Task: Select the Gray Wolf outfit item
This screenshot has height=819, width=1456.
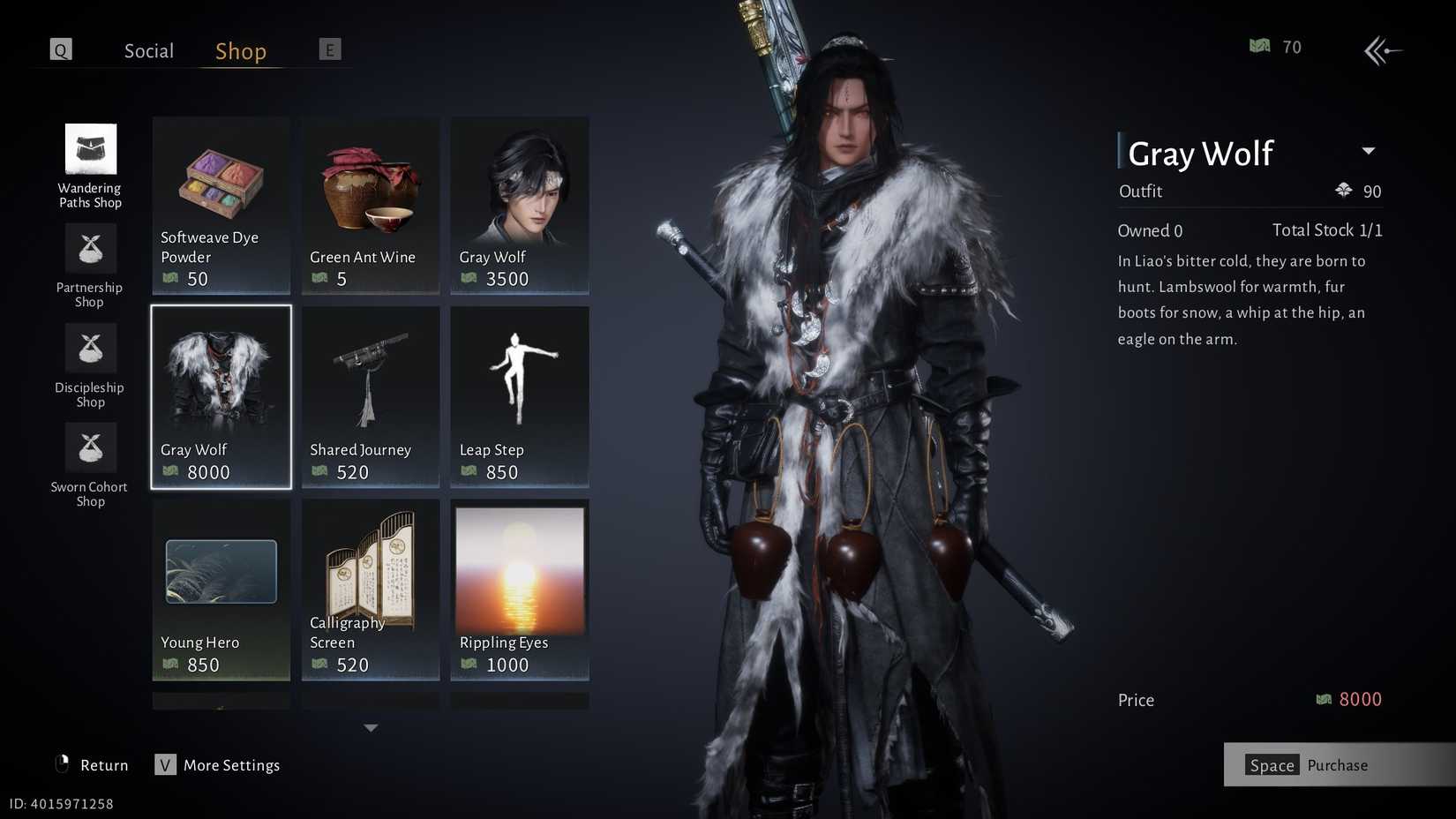Action: coord(220,397)
